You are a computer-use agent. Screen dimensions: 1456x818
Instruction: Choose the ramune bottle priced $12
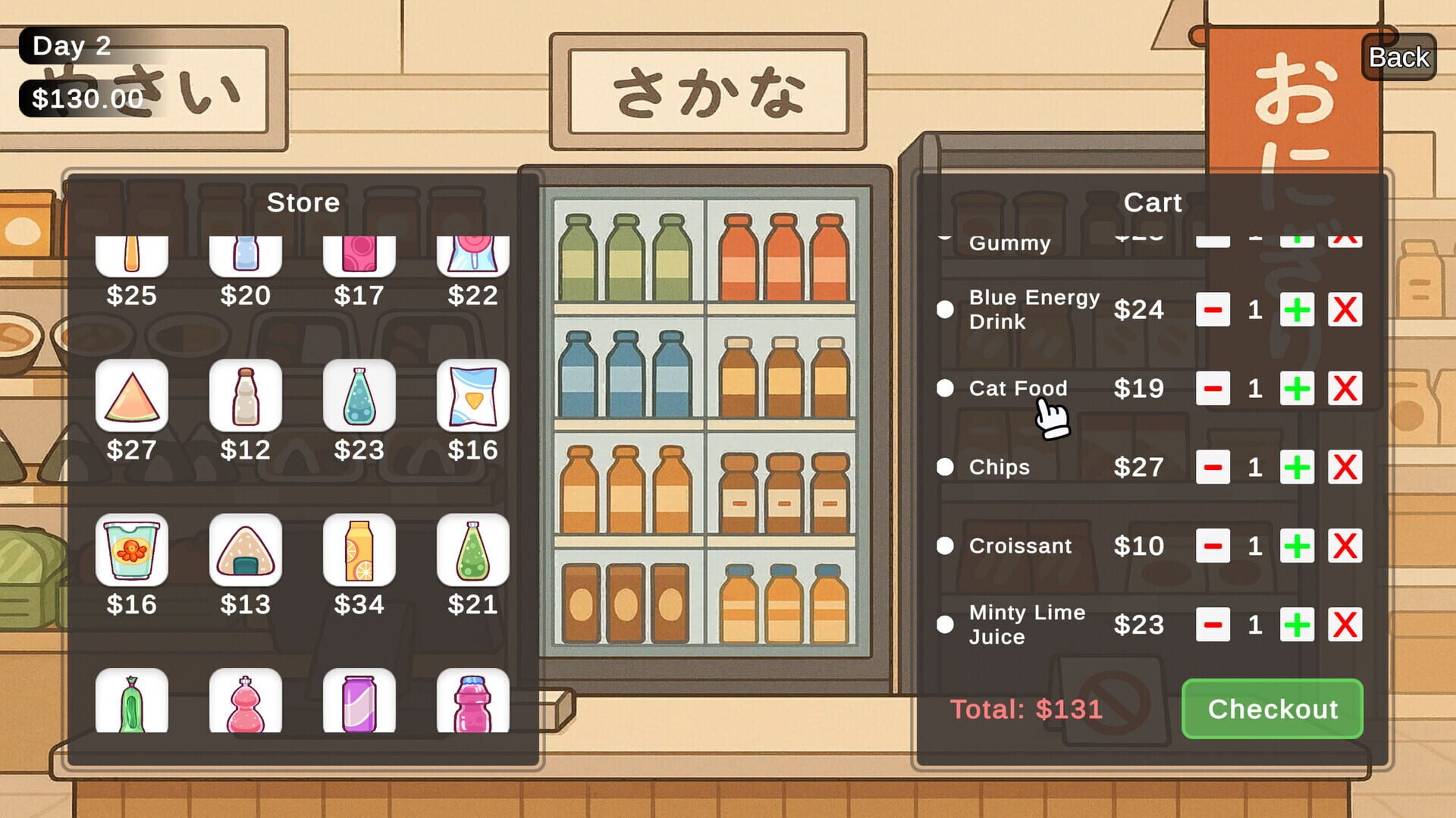[245, 395]
